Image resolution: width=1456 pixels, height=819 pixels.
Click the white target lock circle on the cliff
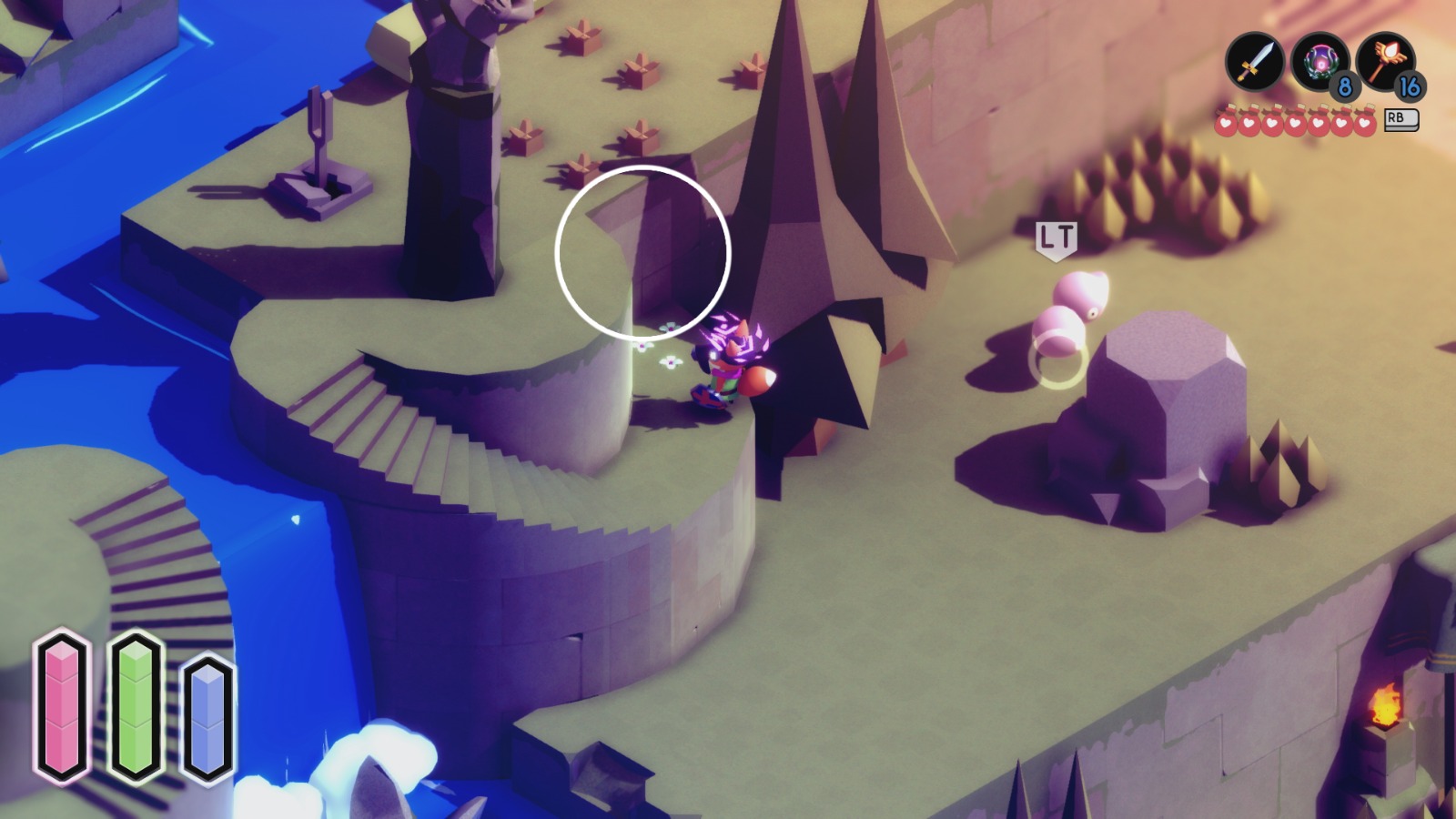642,253
